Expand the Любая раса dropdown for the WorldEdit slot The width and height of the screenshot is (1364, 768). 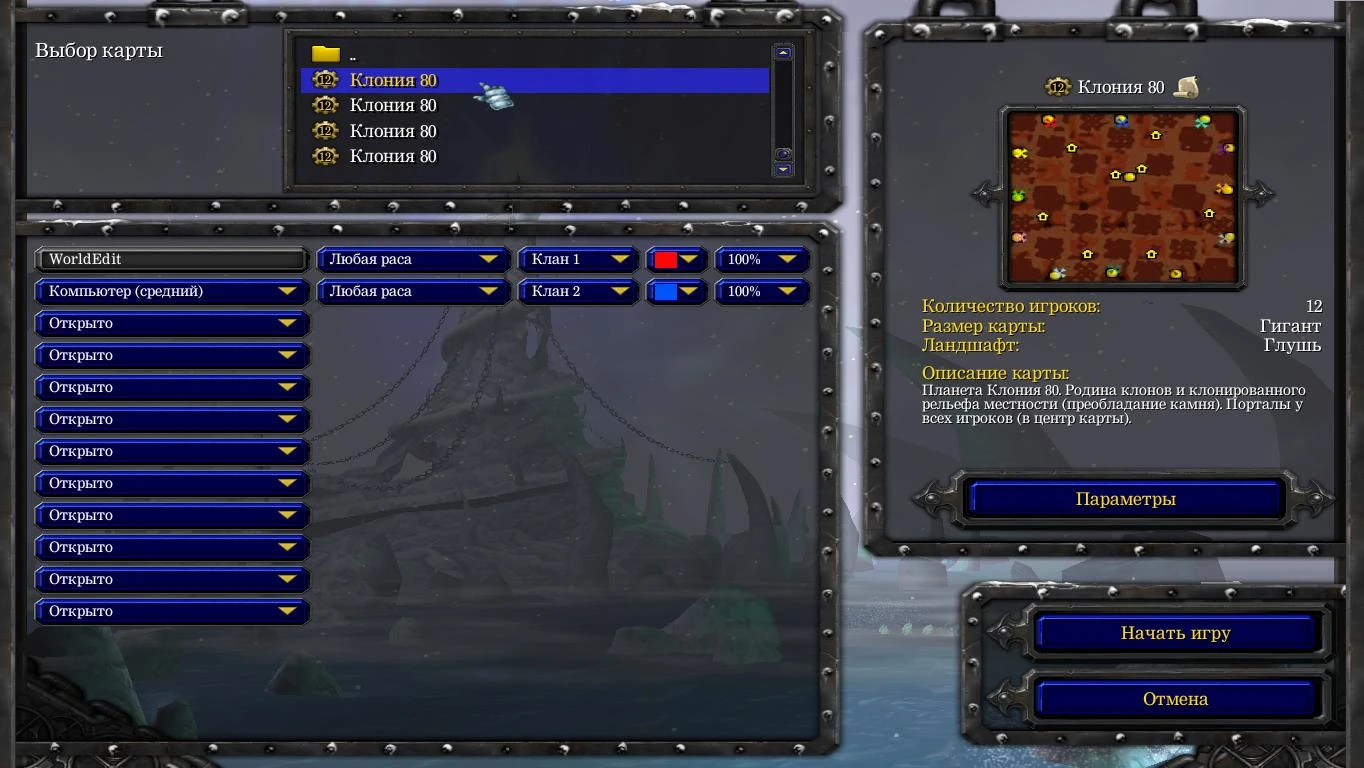click(x=412, y=259)
